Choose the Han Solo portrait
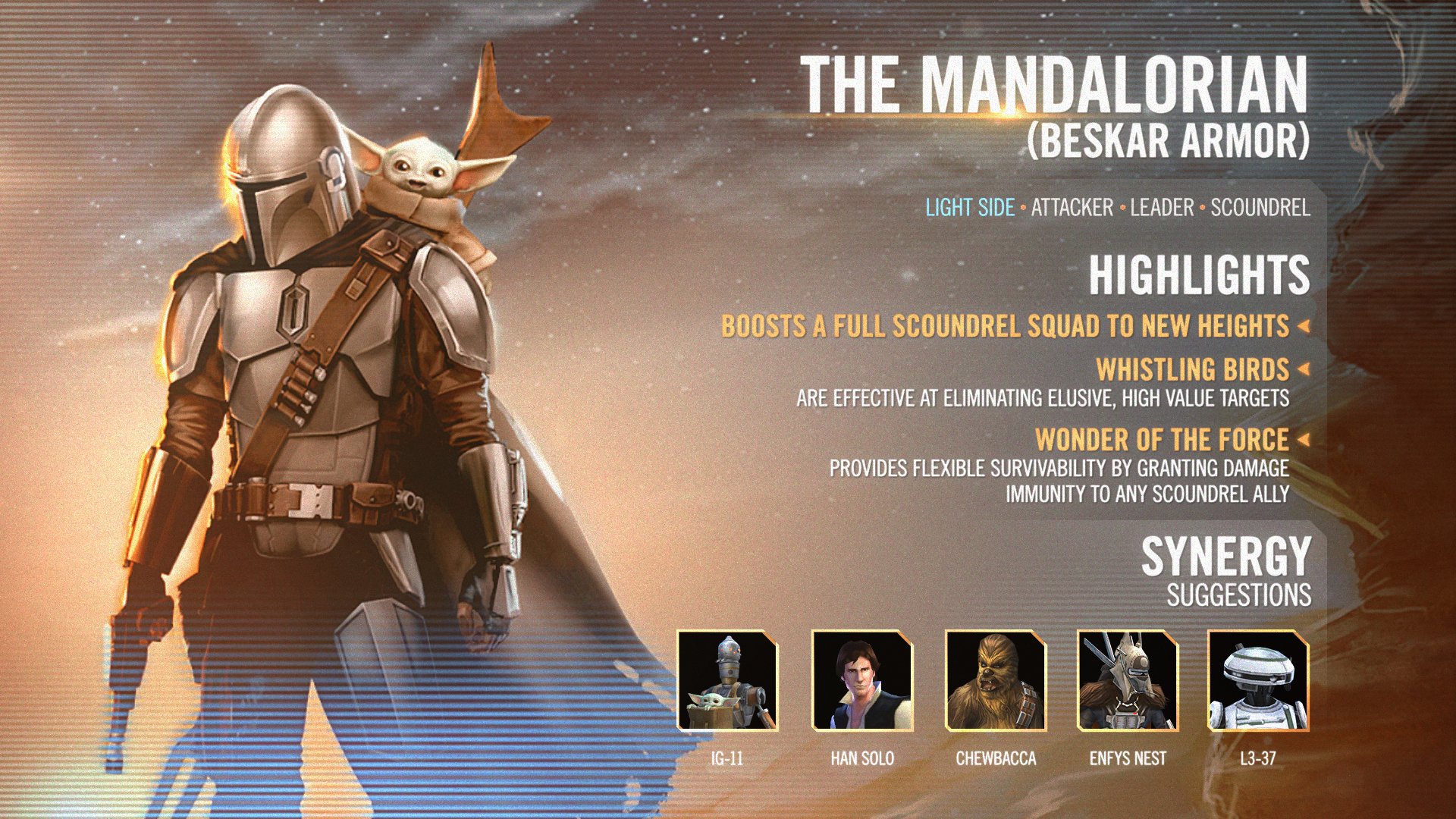 pyautogui.click(x=862, y=680)
